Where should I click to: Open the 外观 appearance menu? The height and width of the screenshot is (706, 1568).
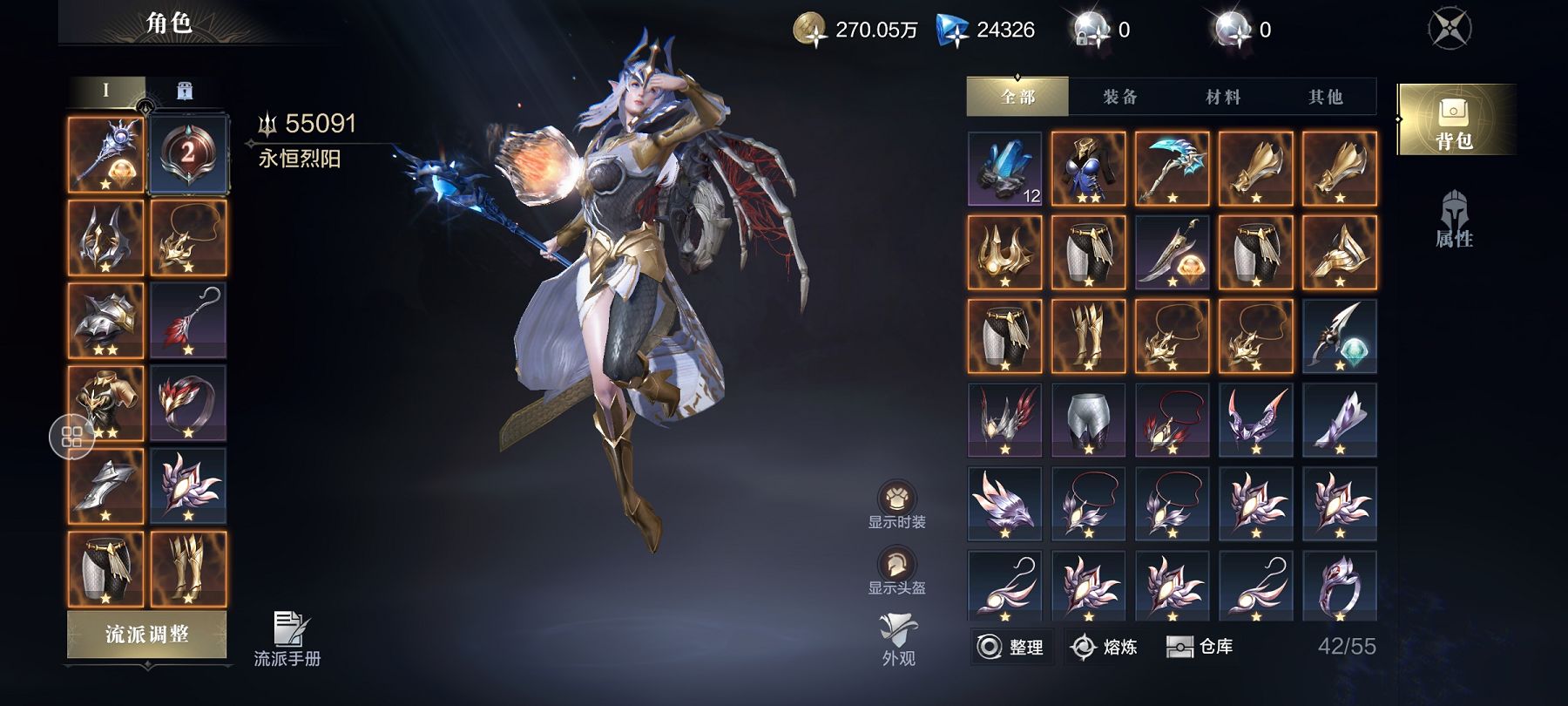point(897,639)
